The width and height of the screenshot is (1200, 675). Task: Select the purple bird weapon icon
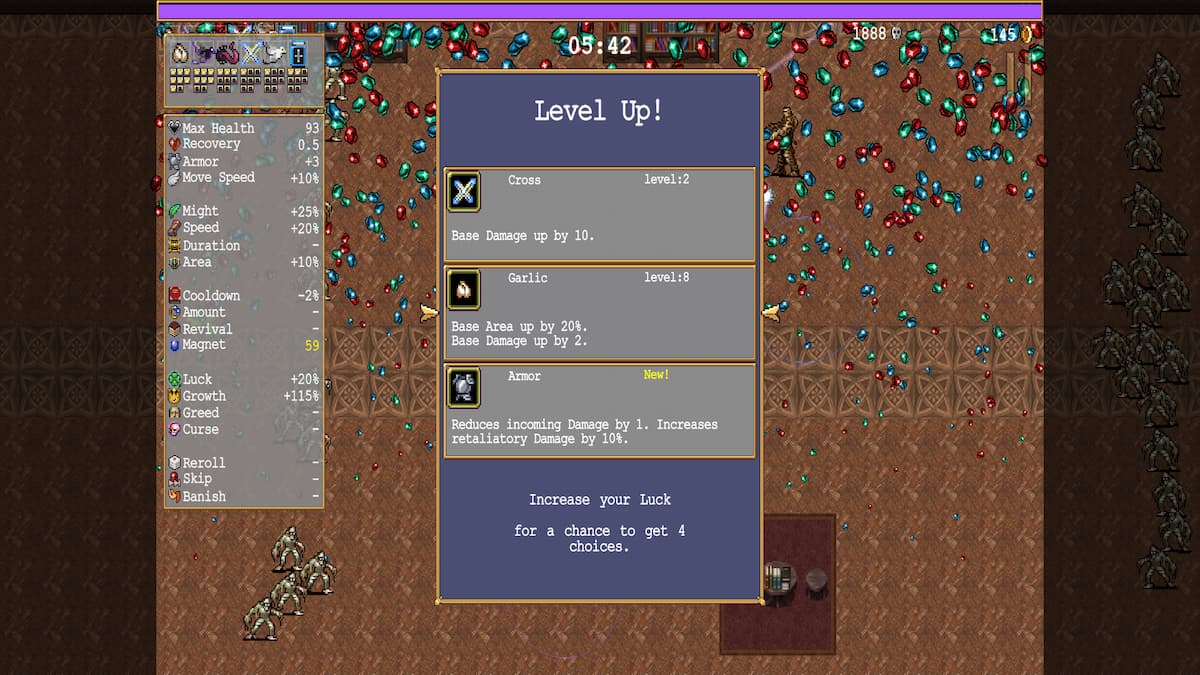203,54
